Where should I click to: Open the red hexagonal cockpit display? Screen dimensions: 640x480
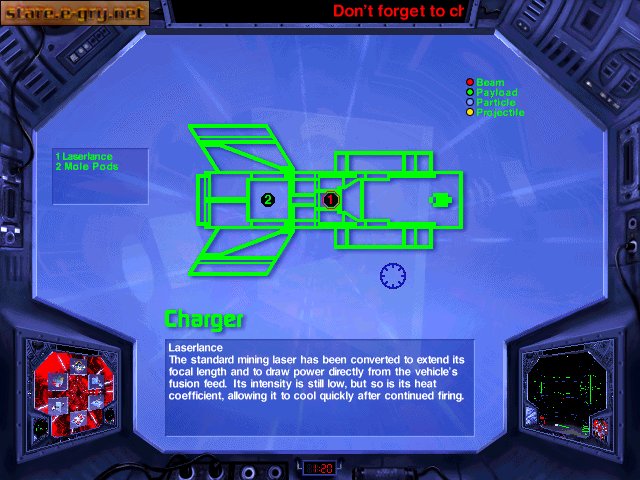(x=73, y=390)
